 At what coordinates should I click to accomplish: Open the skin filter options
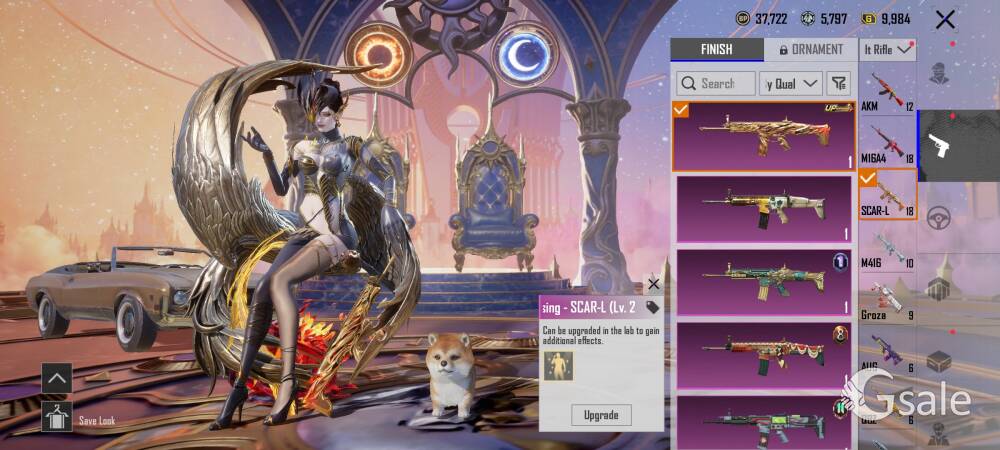click(839, 83)
